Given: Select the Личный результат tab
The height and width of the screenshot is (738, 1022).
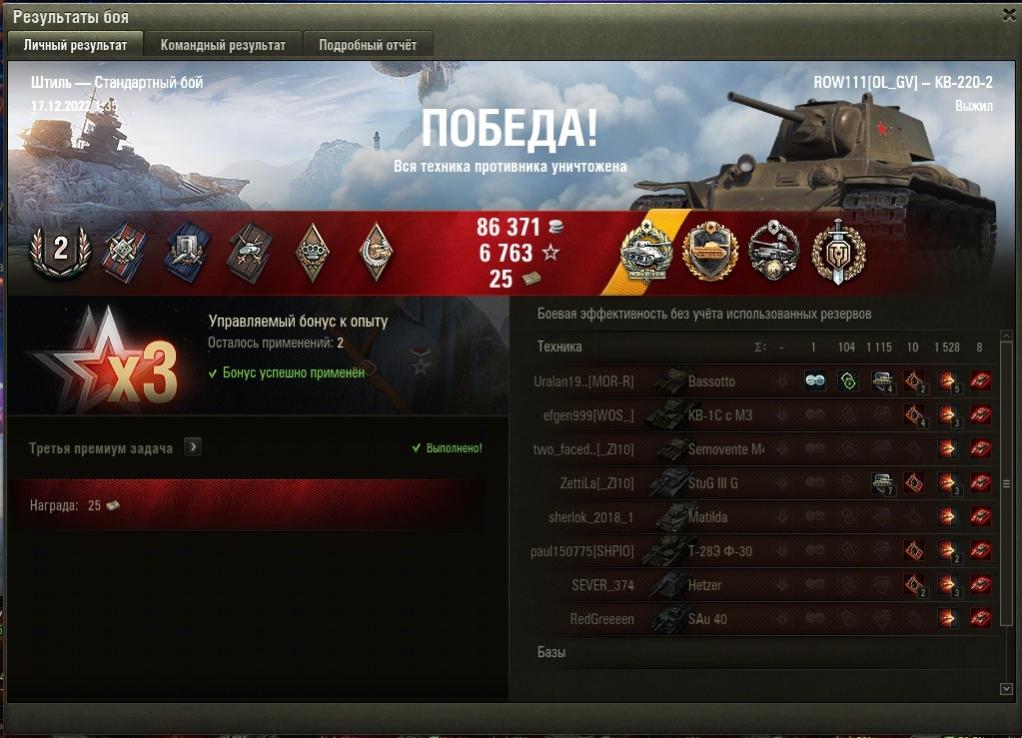Looking at the screenshot, I should click(76, 45).
